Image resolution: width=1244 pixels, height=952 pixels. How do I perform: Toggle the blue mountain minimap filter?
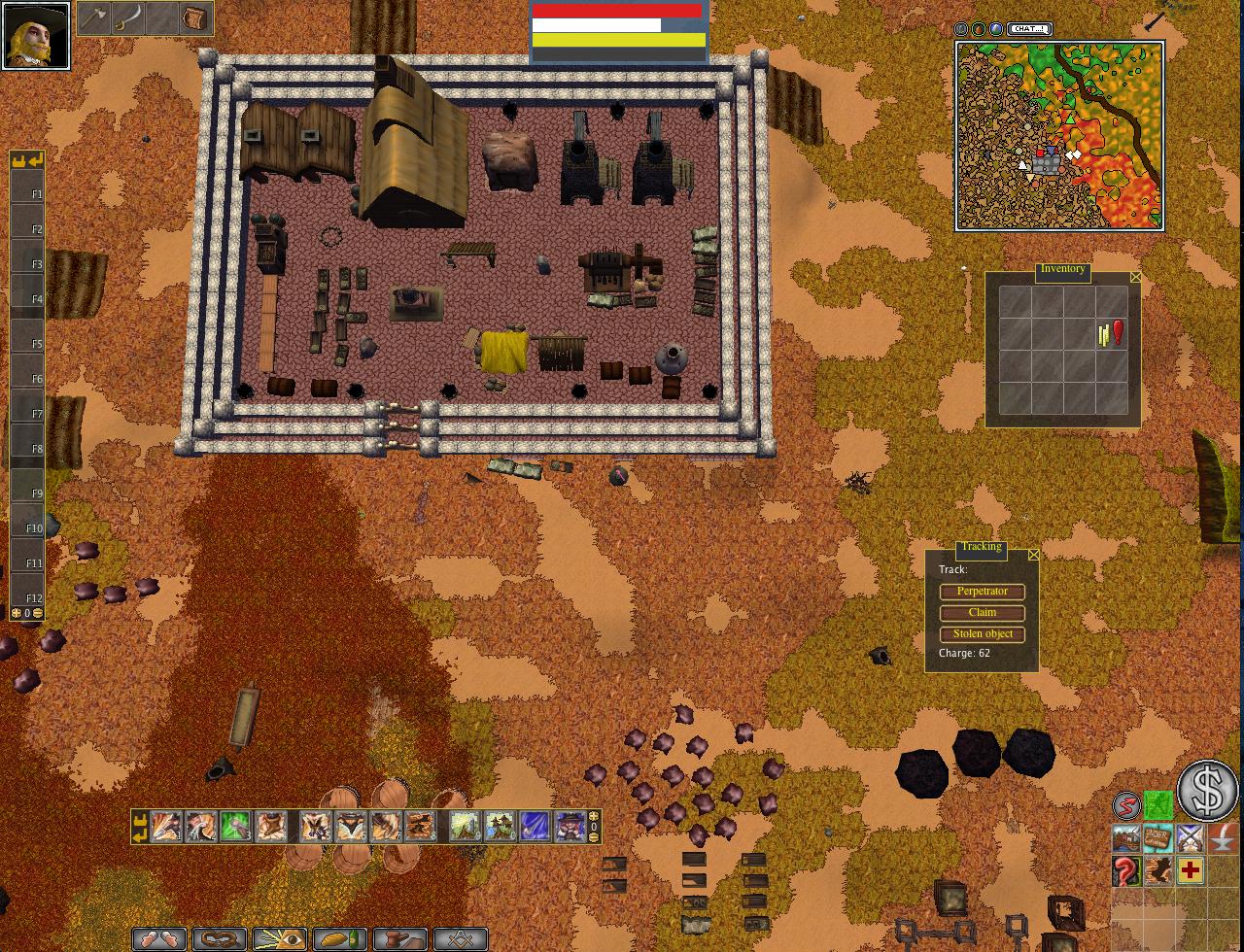point(995,29)
